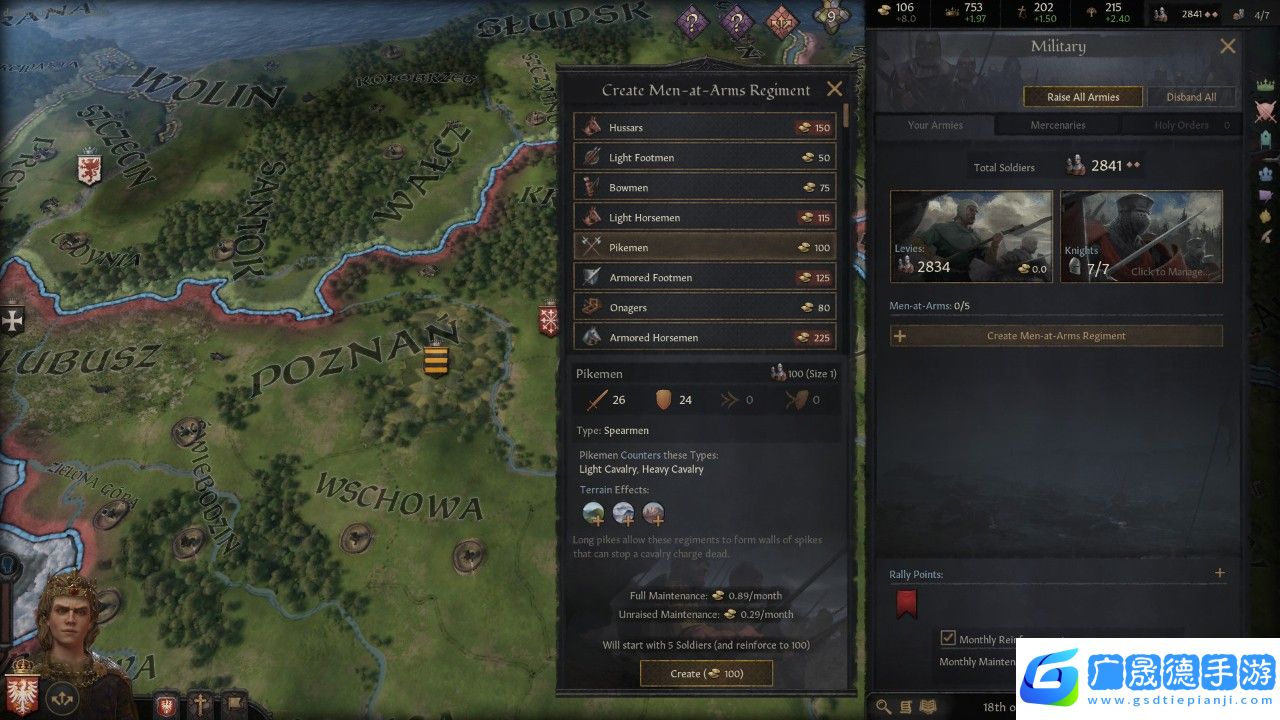Confirm creation with the Create button
Image resolution: width=1280 pixels, height=720 pixels.
706,674
